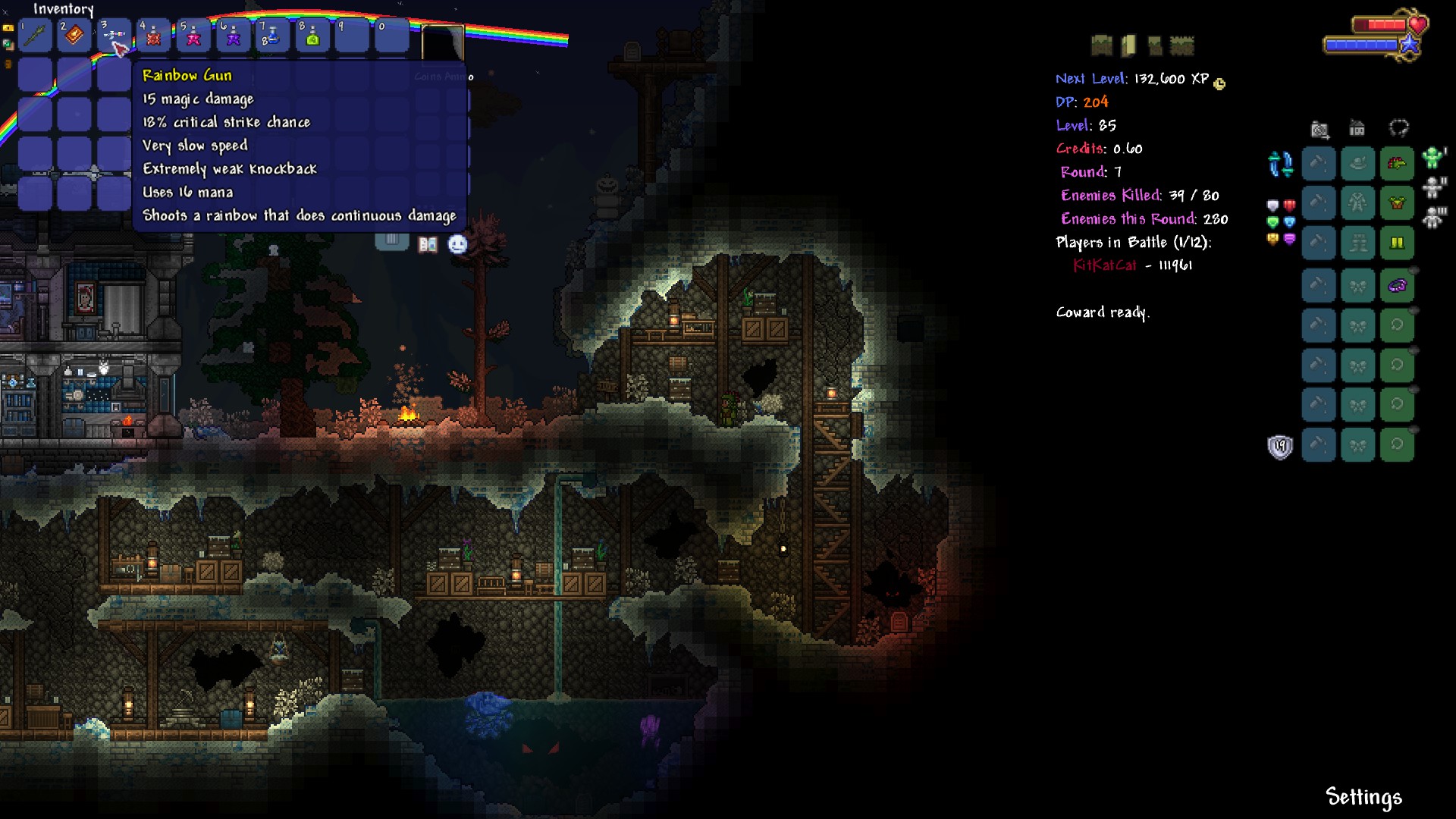Click the equipped yellow leggings armor slot
Viewport: 1456px width, 819px height.
click(1397, 243)
